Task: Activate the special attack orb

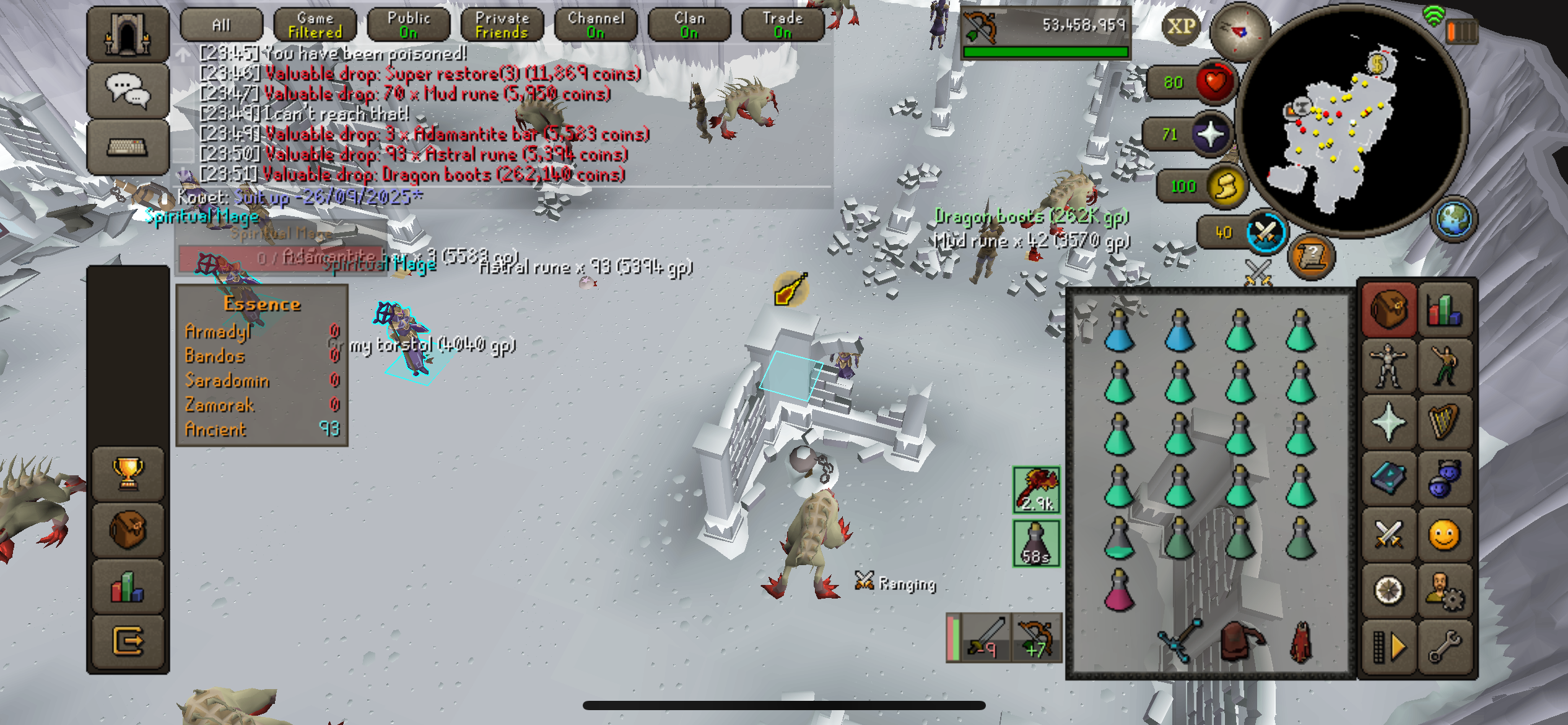Action: point(1266,233)
